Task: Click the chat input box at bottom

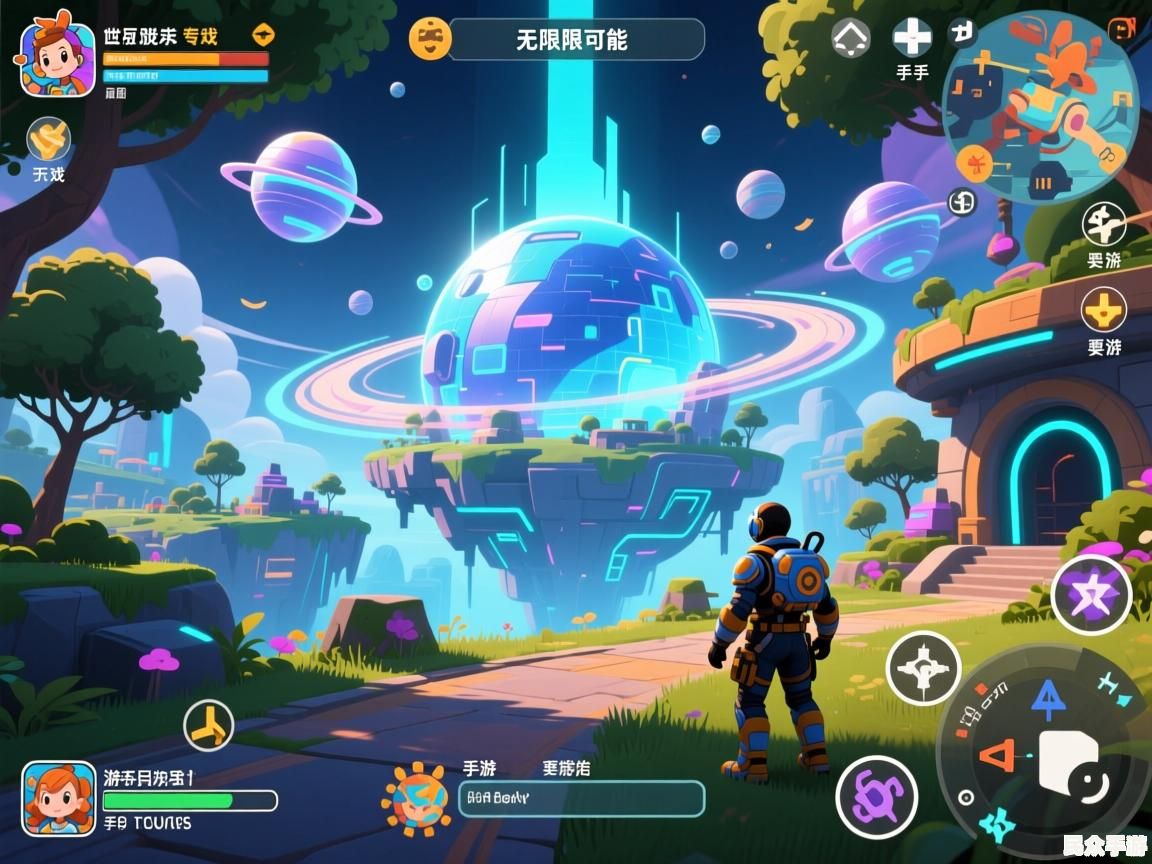Action: [x=581, y=798]
